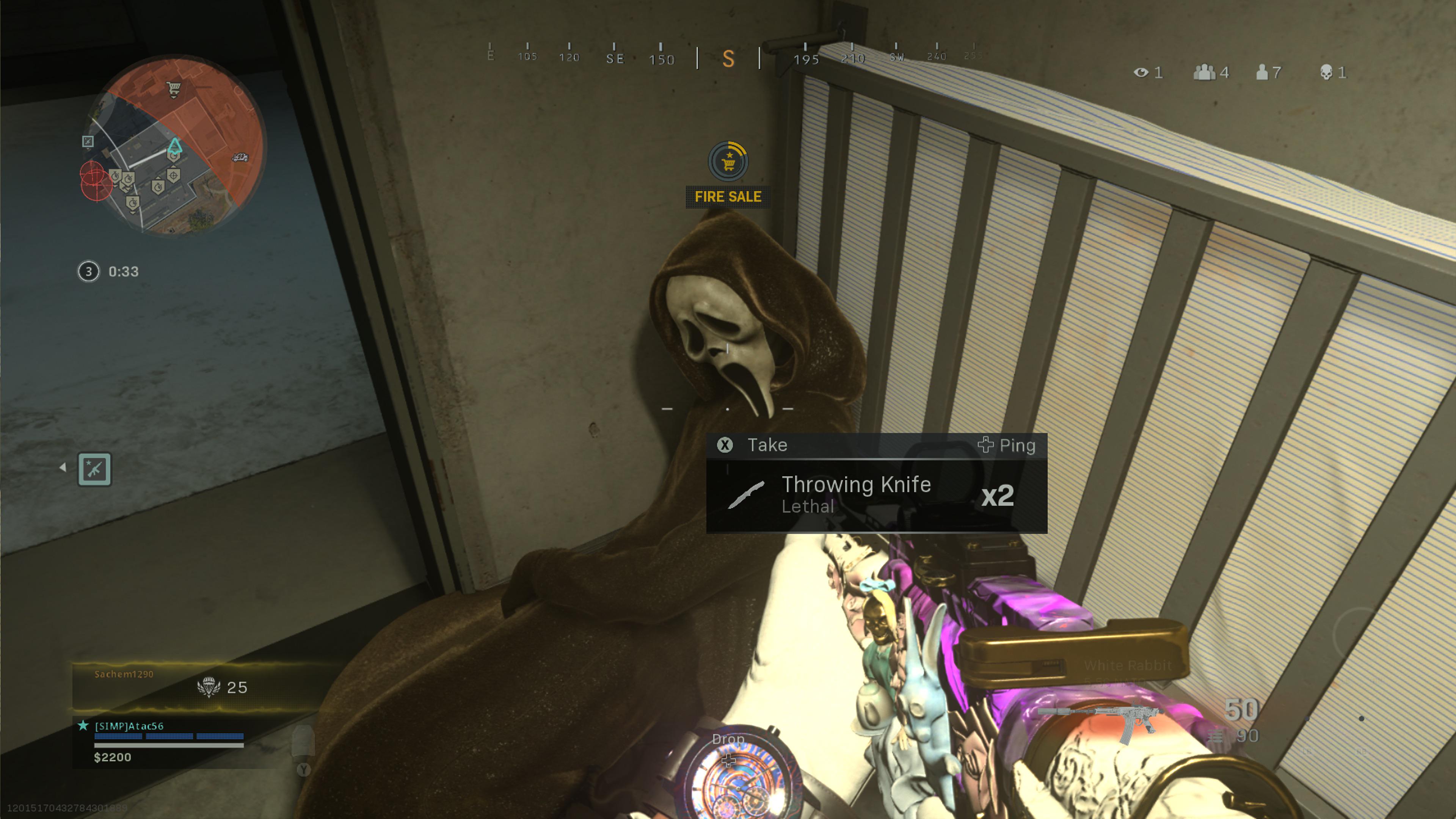This screenshot has width=1456, height=819.
Task: Expand the left arrow beside the weapon panel
Action: click(x=63, y=468)
